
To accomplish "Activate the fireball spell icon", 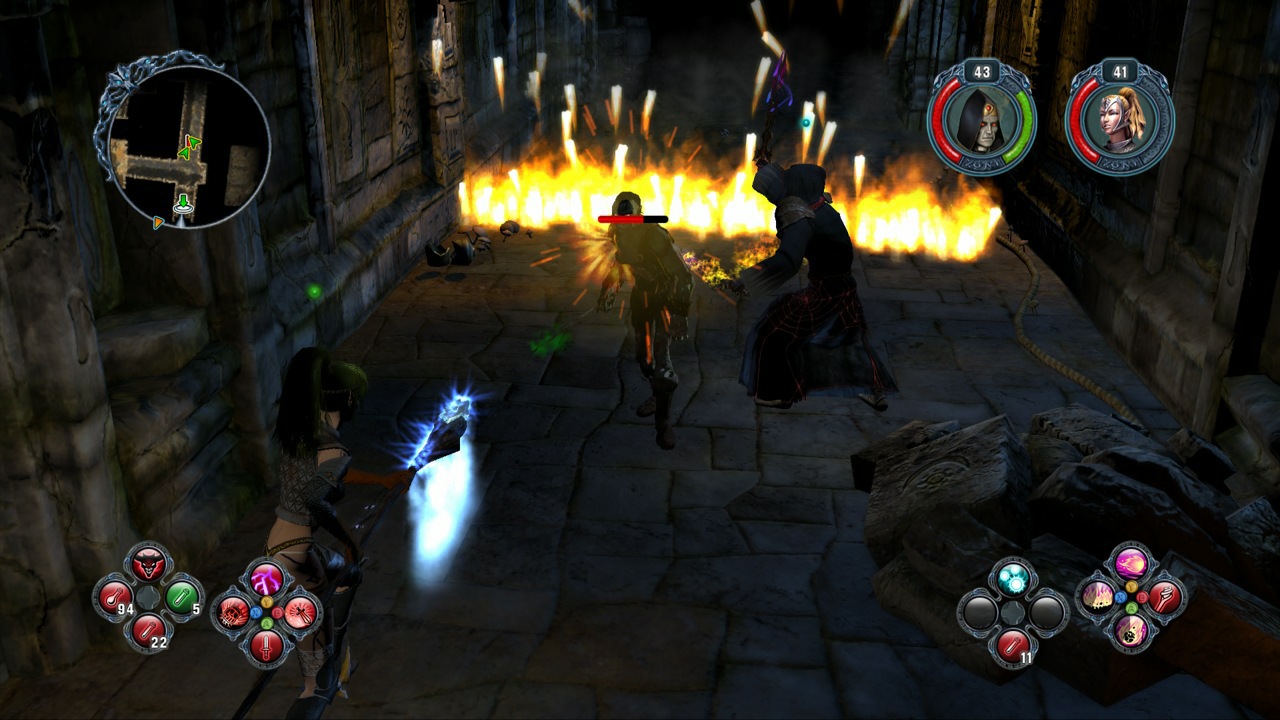I will (1130, 564).
